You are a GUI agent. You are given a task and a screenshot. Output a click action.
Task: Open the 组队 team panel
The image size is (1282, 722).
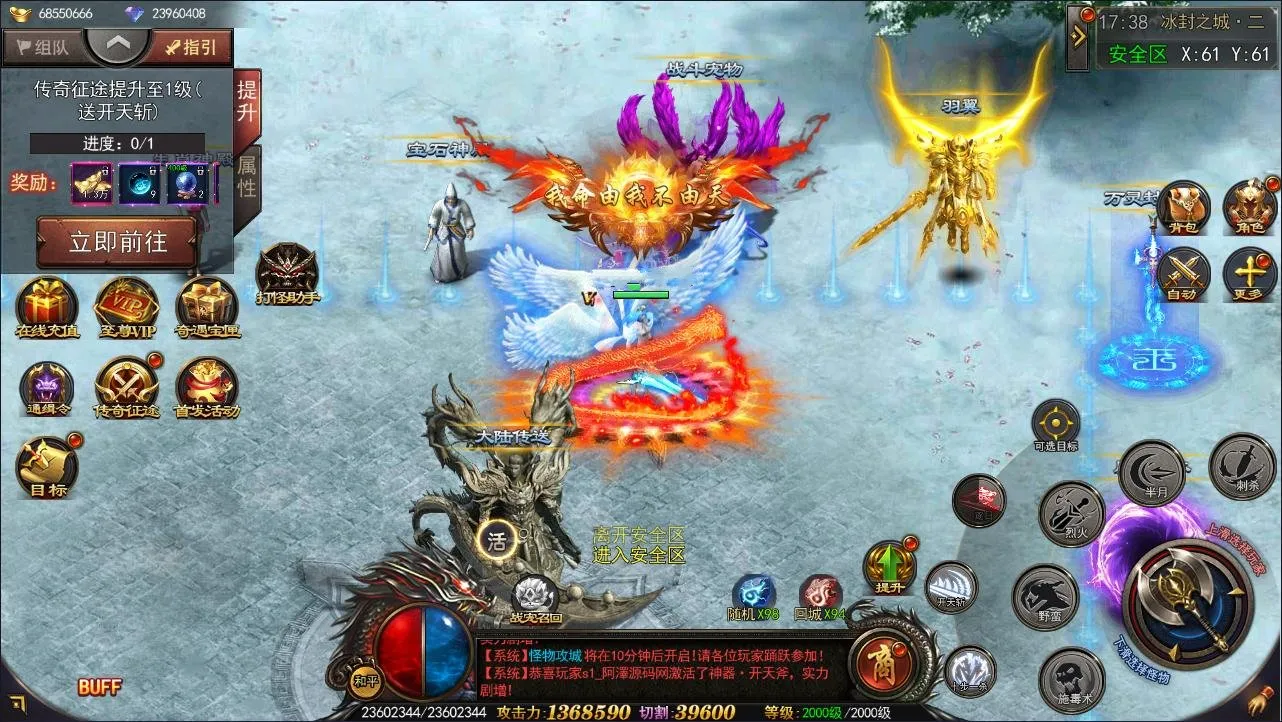[x=43, y=47]
